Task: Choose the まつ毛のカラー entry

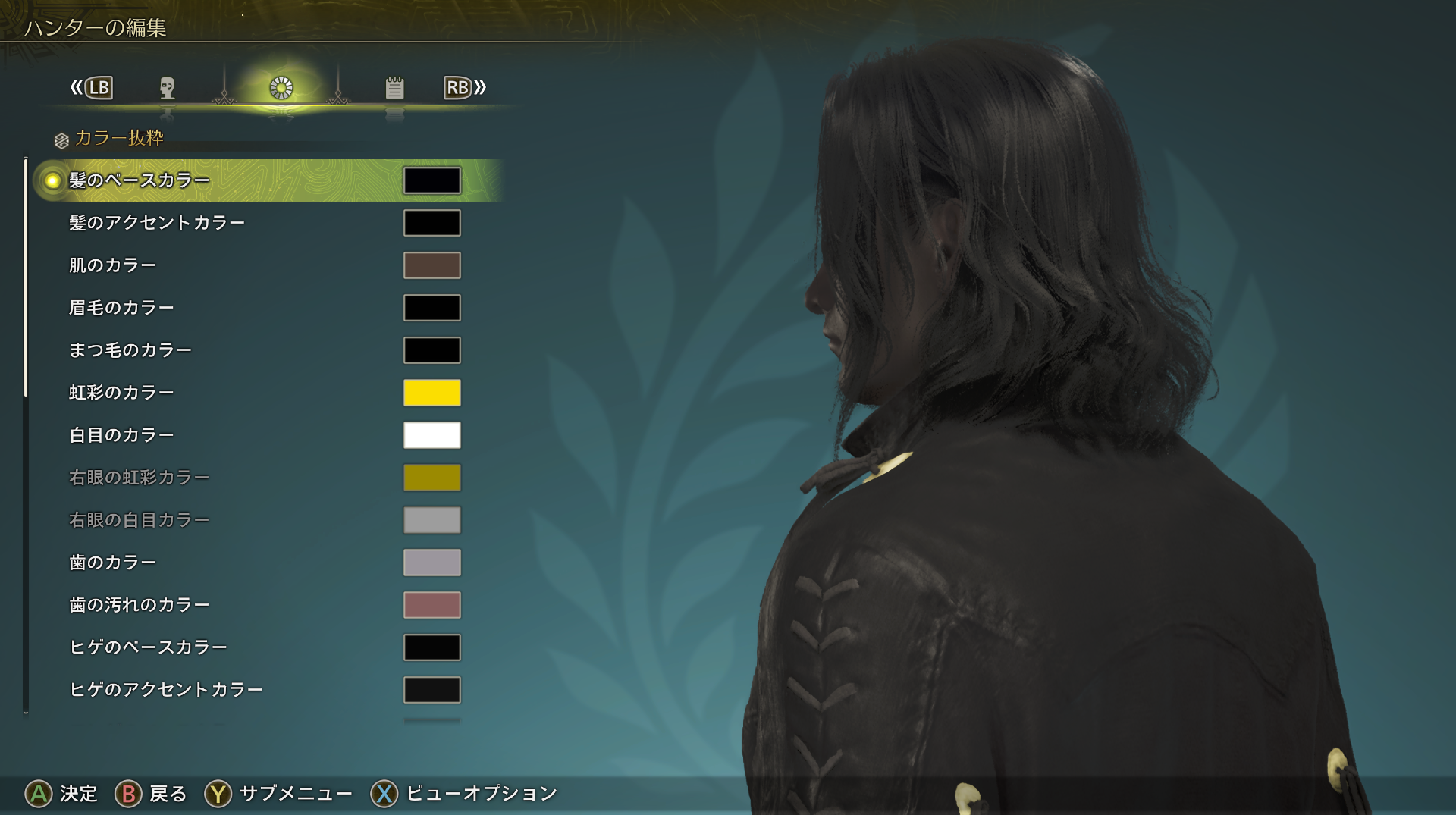Action: [x=130, y=350]
